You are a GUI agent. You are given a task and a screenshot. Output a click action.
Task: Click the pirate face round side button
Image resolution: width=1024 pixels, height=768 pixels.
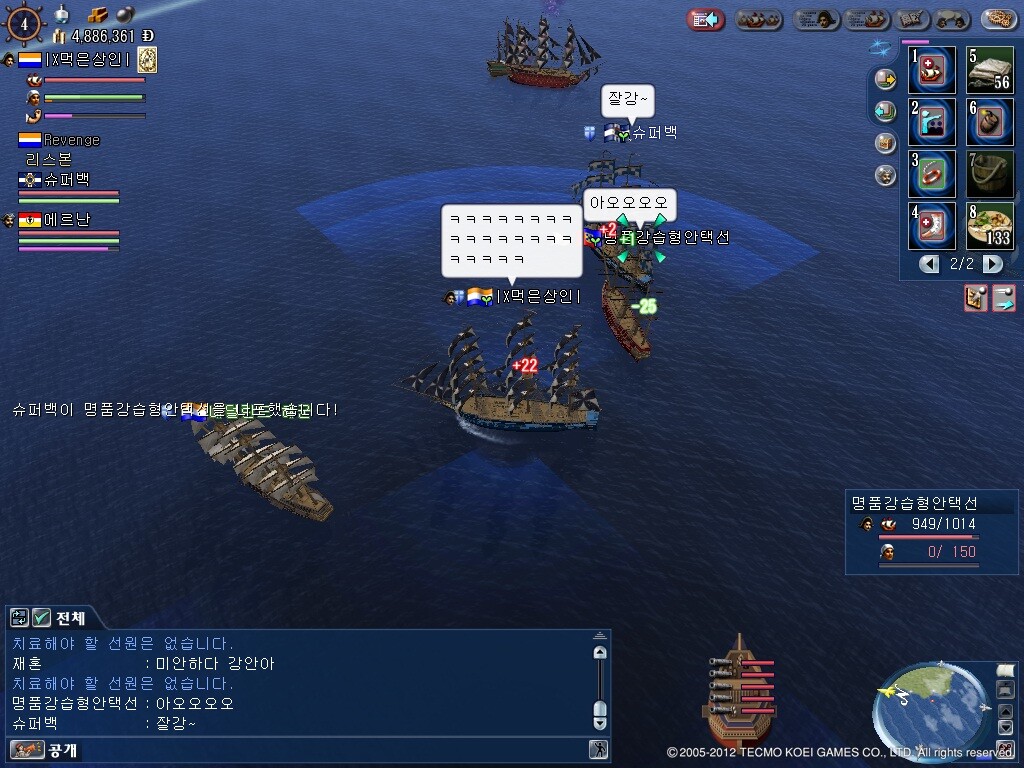[x=885, y=176]
